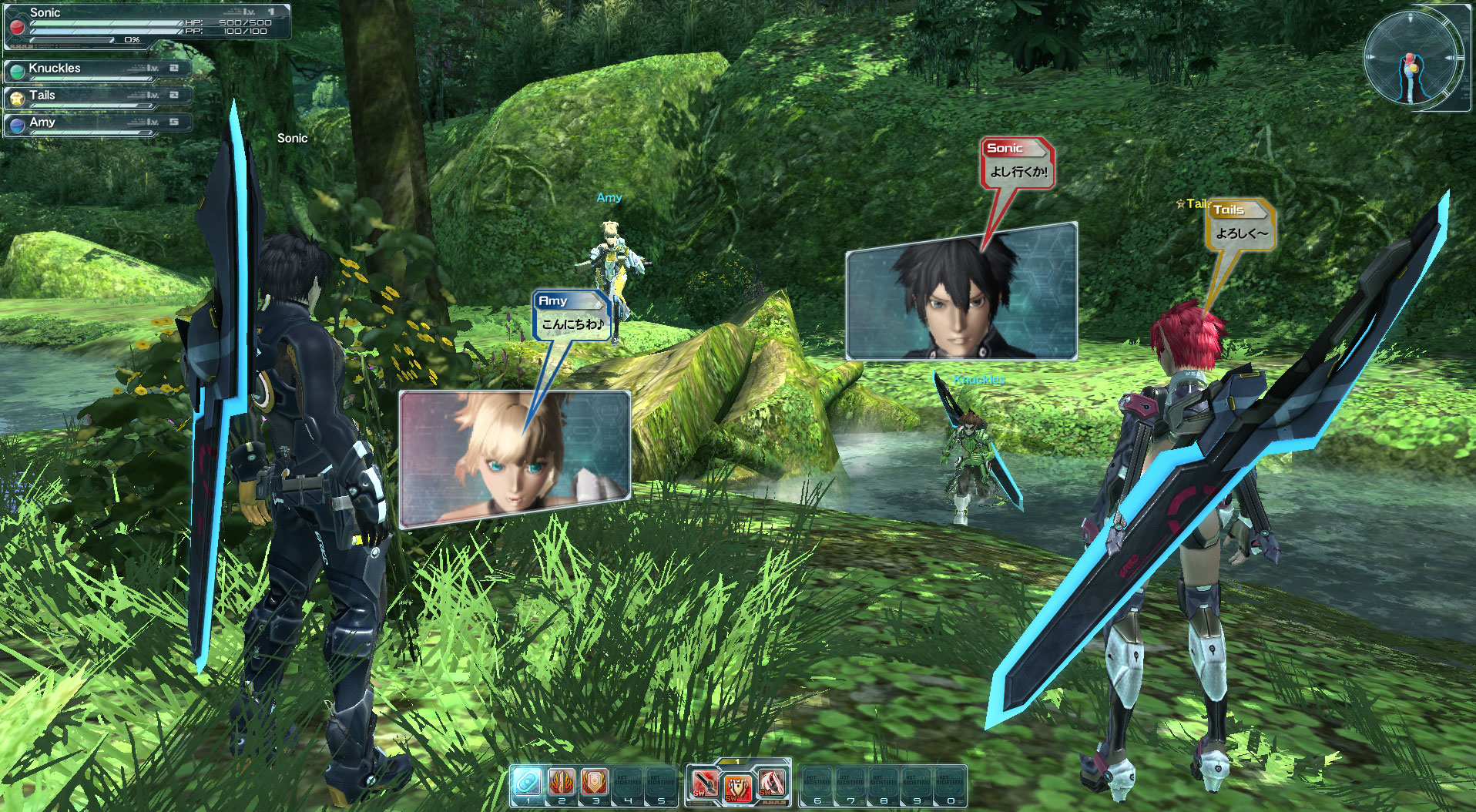Click the center red sword-shield weapon icon

tap(738, 787)
